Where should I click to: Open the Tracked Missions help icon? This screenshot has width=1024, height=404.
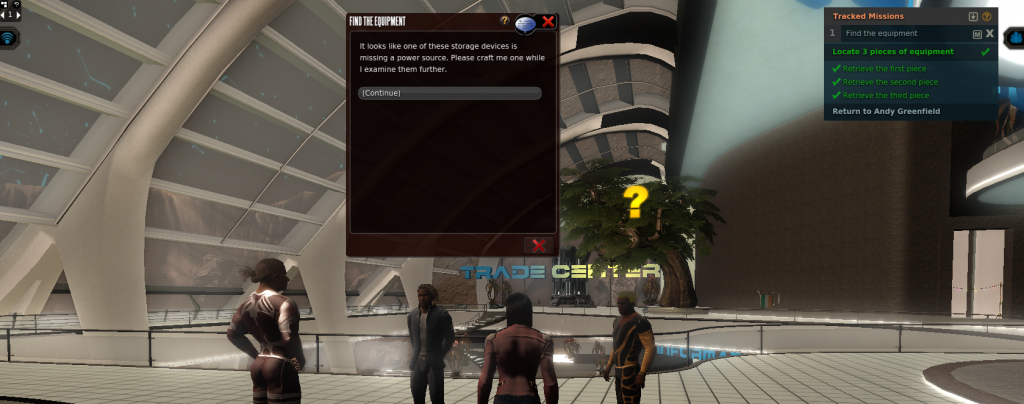pyautogui.click(x=987, y=16)
